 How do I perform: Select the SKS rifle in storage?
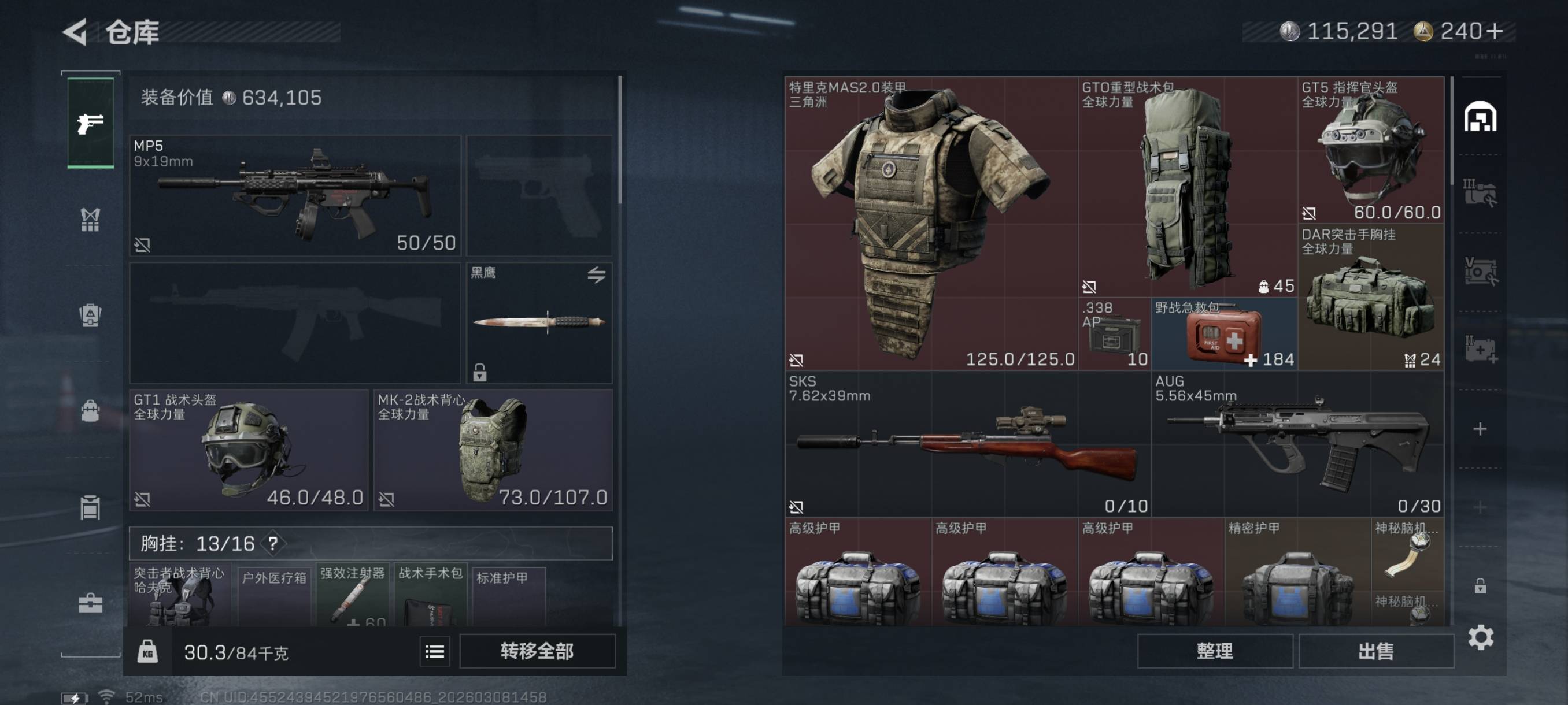967,444
